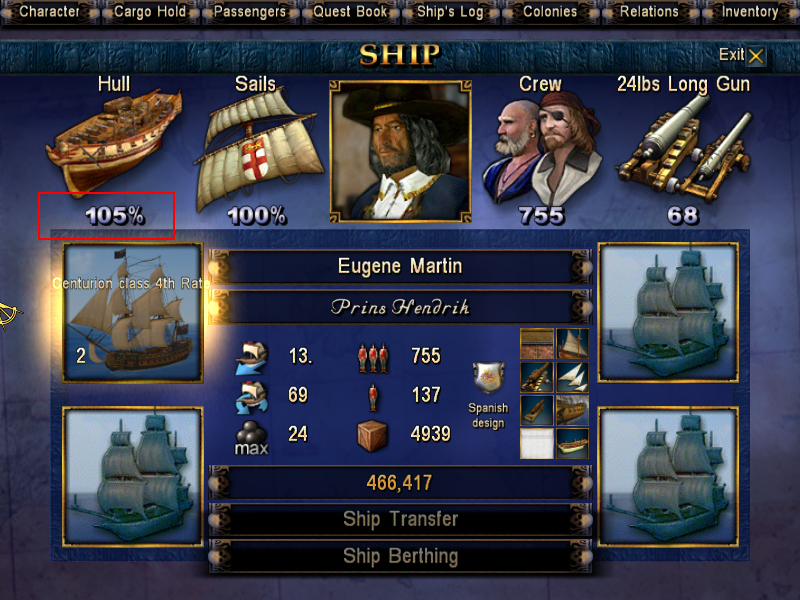Switch to the Inventory tab
This screenshot has height=600, width=800.
749,12
